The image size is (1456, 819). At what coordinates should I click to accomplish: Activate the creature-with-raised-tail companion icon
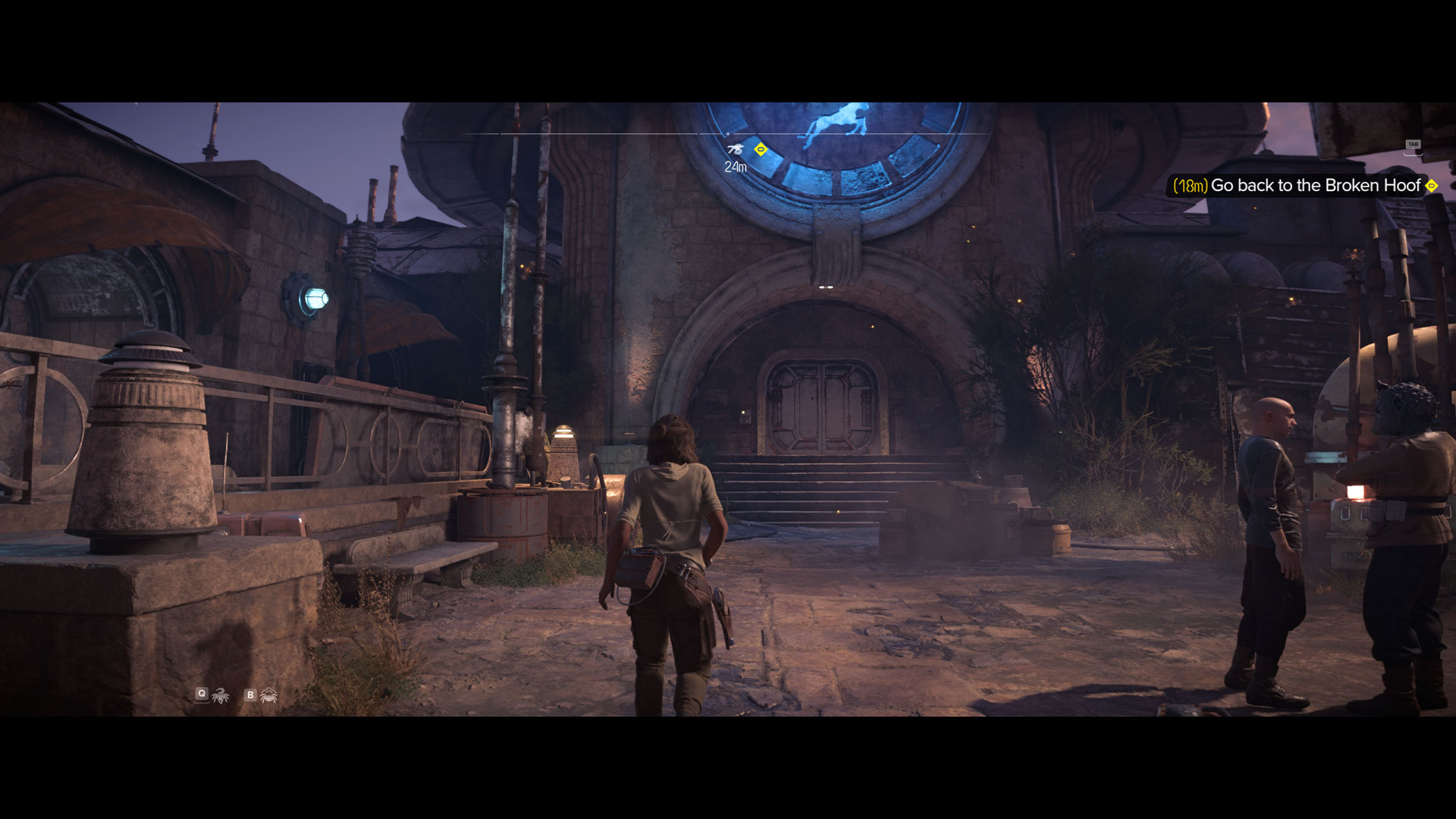pos(221,695)
